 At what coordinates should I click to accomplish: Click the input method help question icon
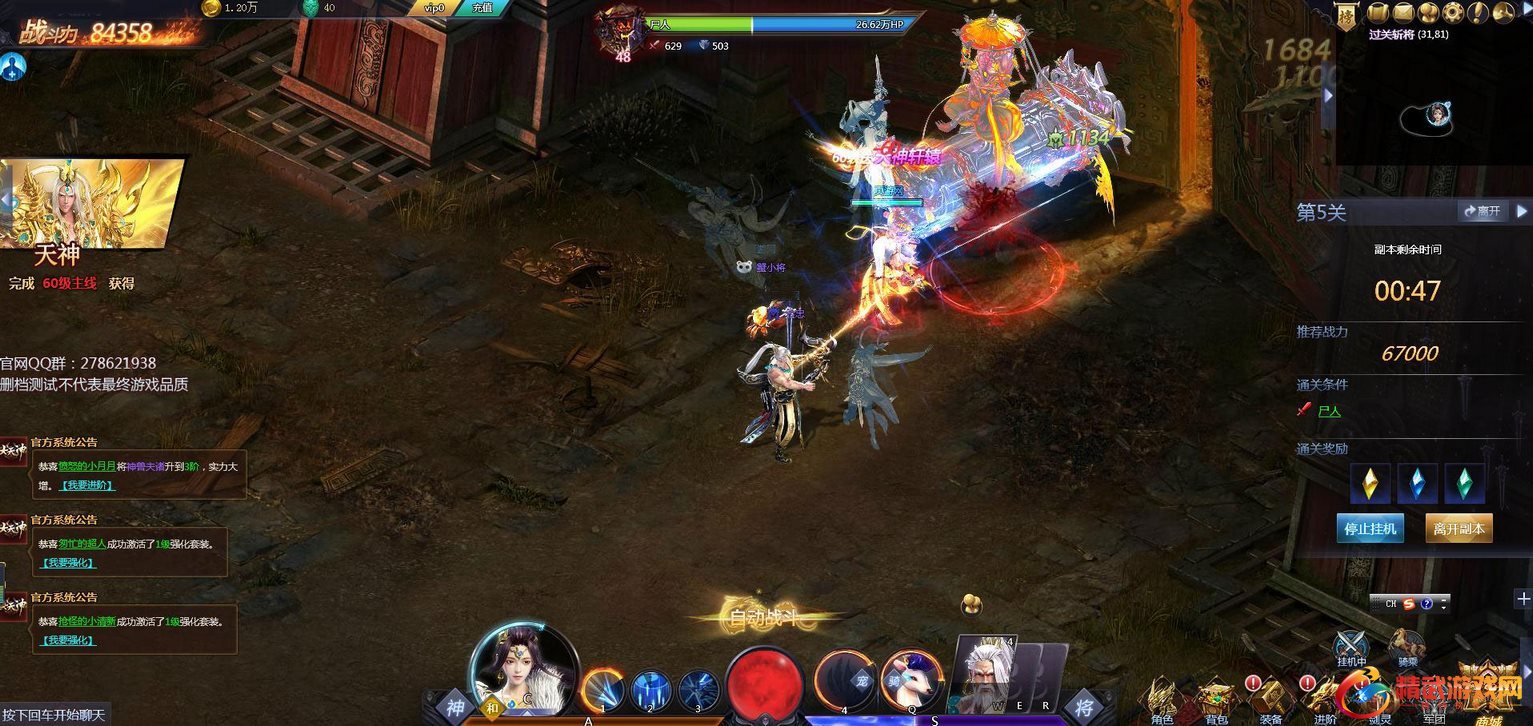point(1427,603)
